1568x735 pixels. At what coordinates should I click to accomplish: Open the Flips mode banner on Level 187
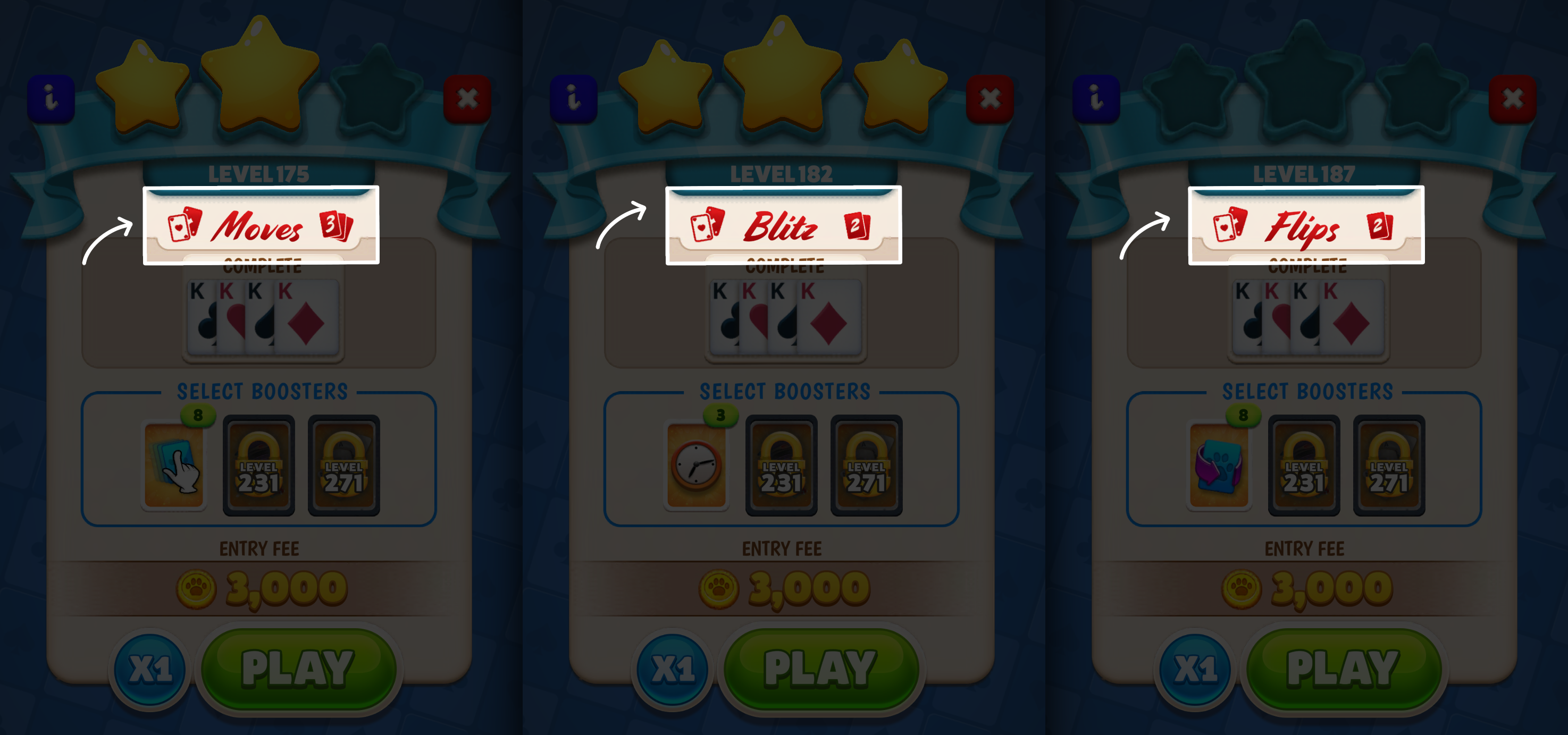pyautogui.click(x=1305, y=228)
